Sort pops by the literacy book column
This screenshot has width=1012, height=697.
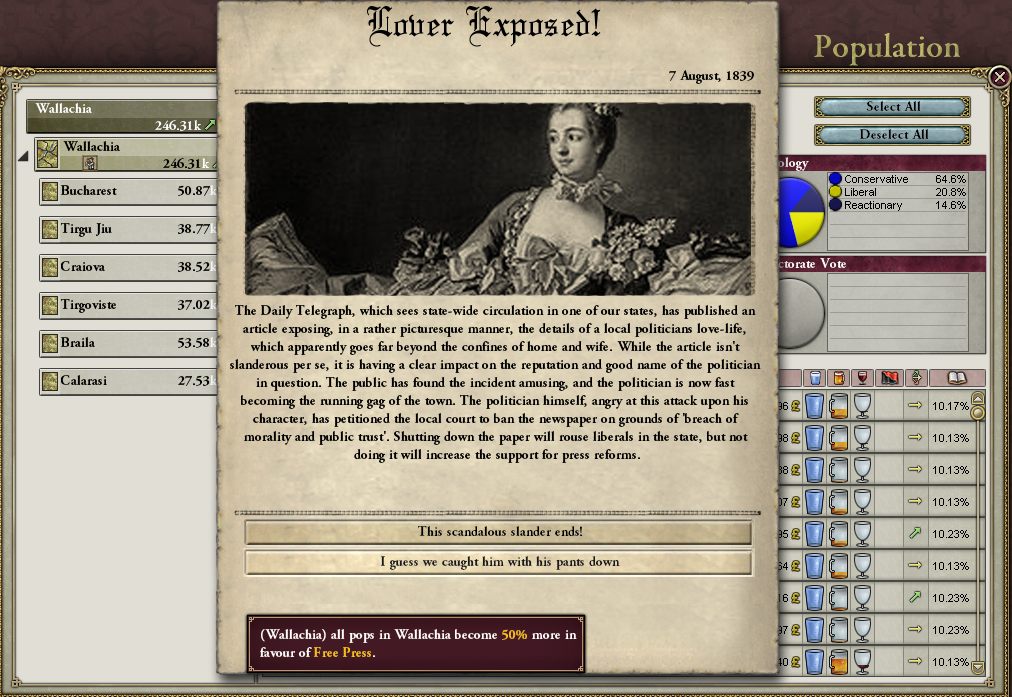[957, 378]
